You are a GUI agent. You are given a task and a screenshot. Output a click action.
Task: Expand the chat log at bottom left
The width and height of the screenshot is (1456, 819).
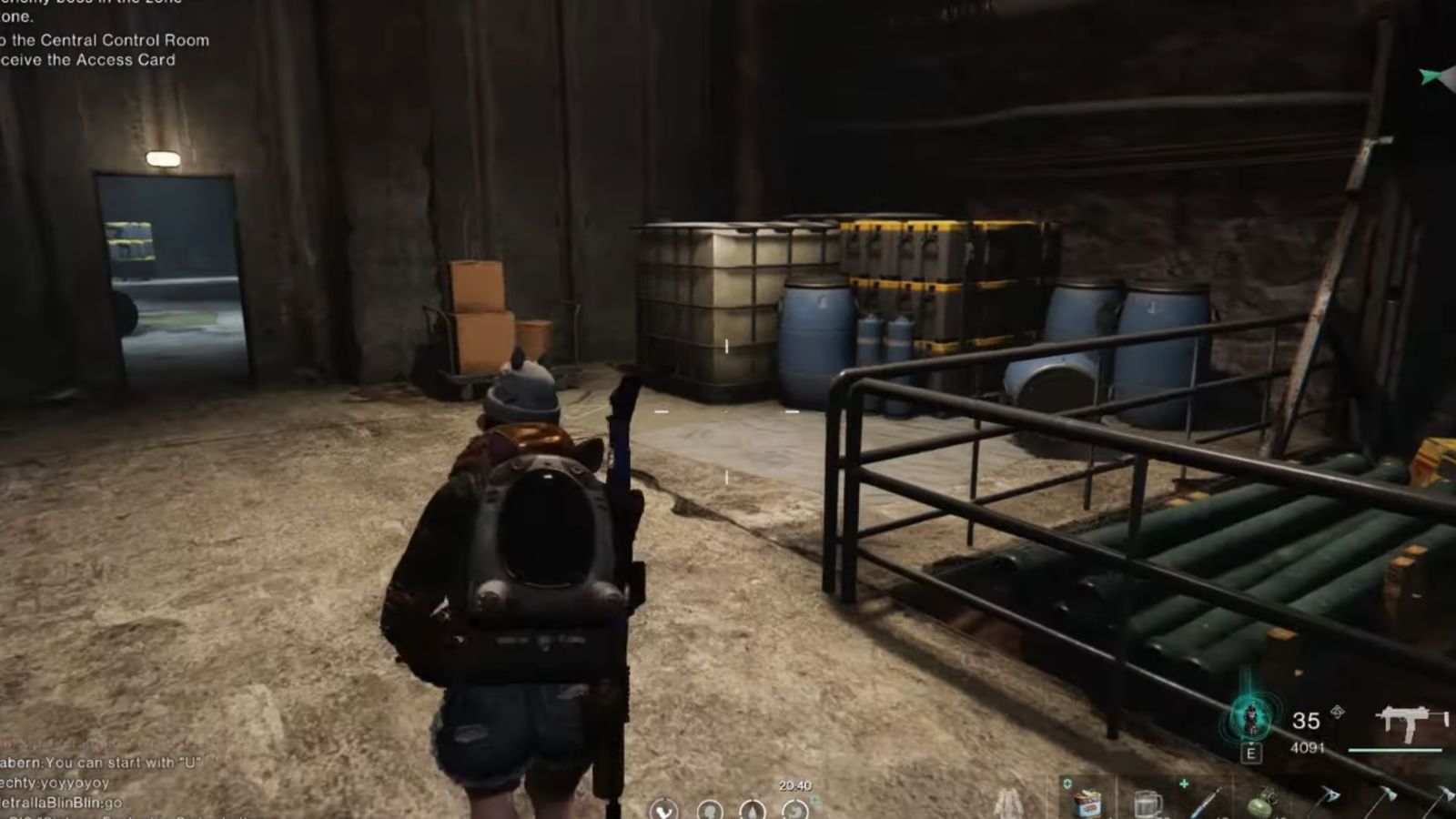(x=82, y=787)
